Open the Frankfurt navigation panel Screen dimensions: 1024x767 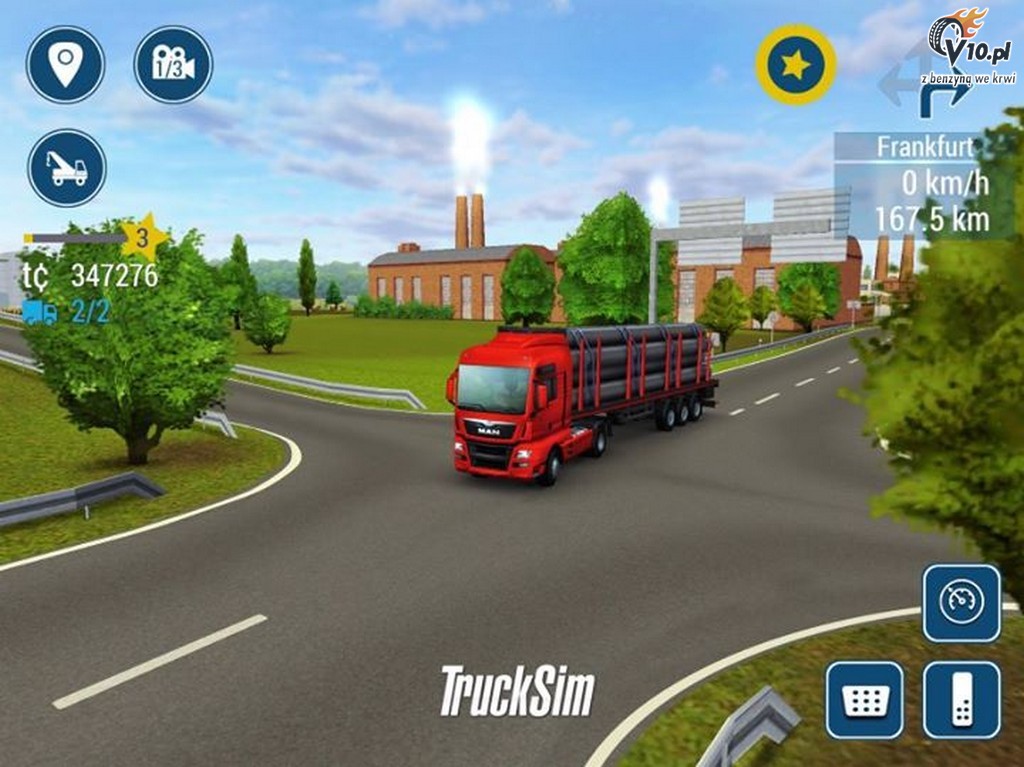click(x=924, y=184)
